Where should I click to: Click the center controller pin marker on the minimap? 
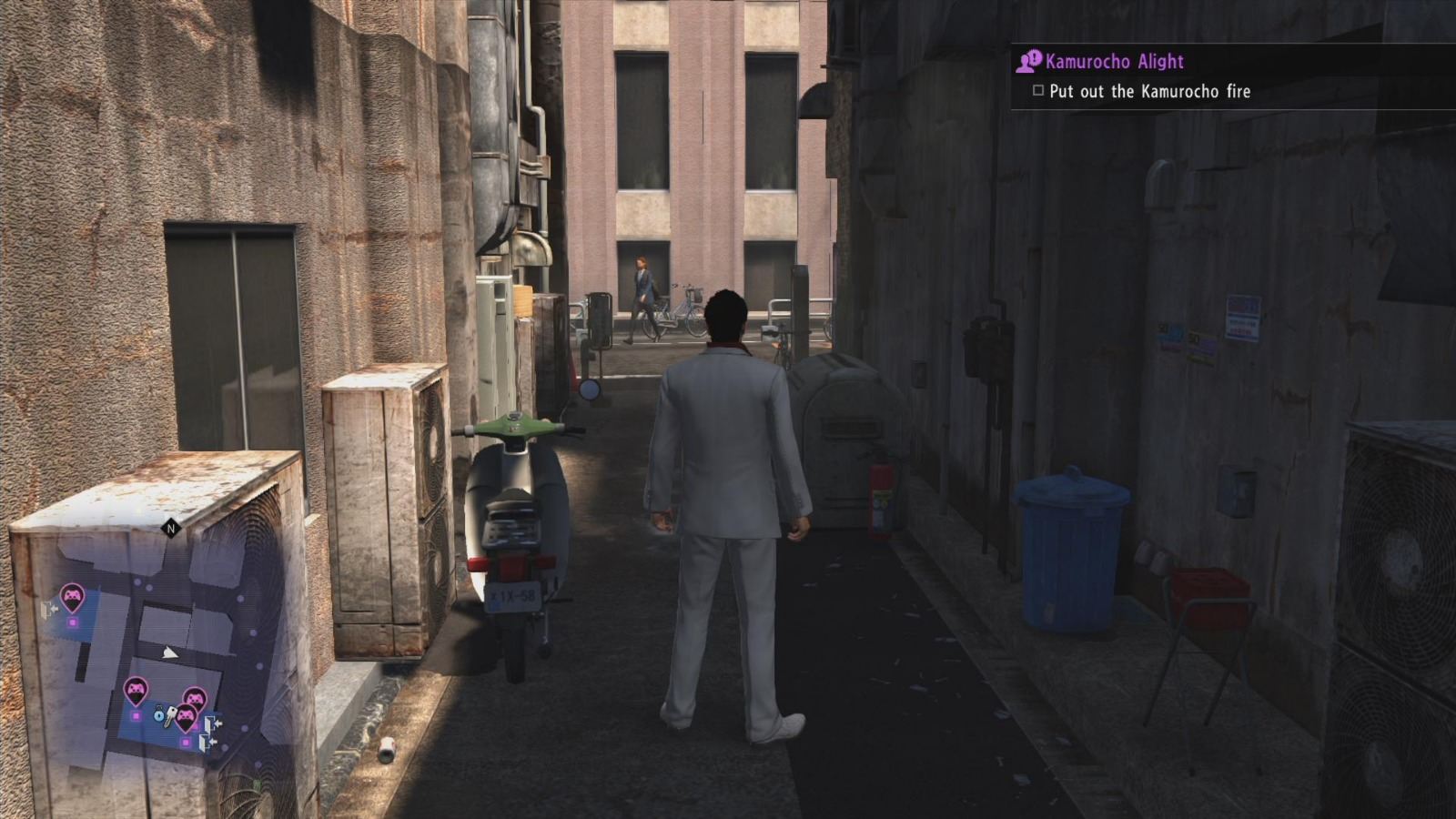(x=136, y=687)
